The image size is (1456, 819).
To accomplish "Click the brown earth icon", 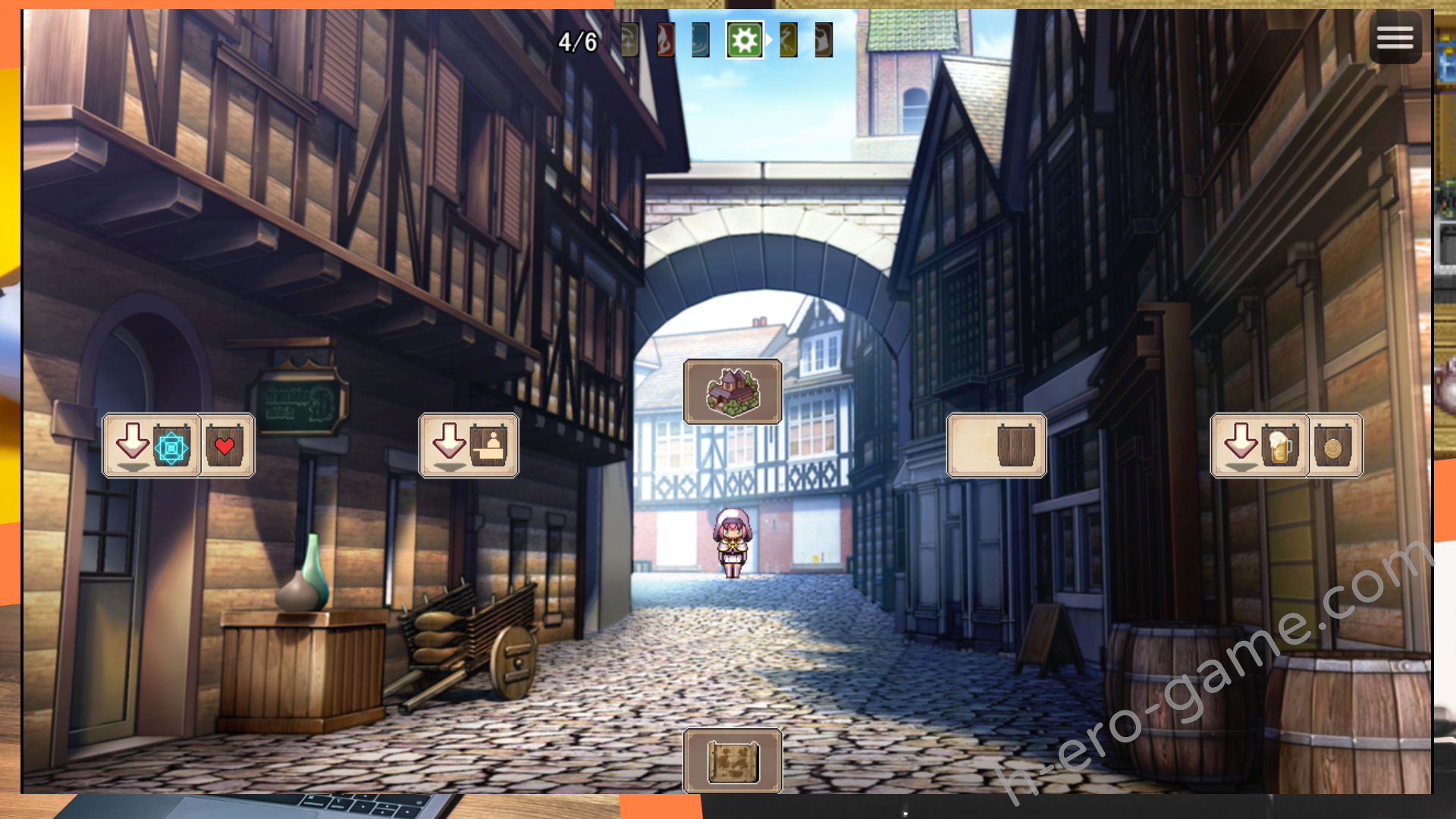I will pyautogui.click(x=824, y=40).
